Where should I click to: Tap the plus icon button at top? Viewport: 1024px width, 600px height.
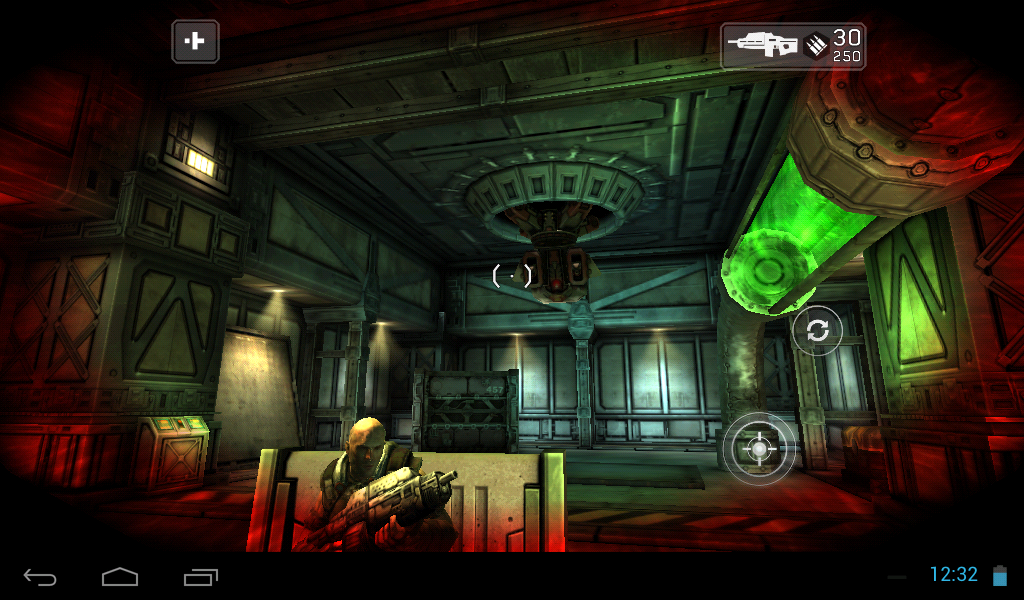195,42
